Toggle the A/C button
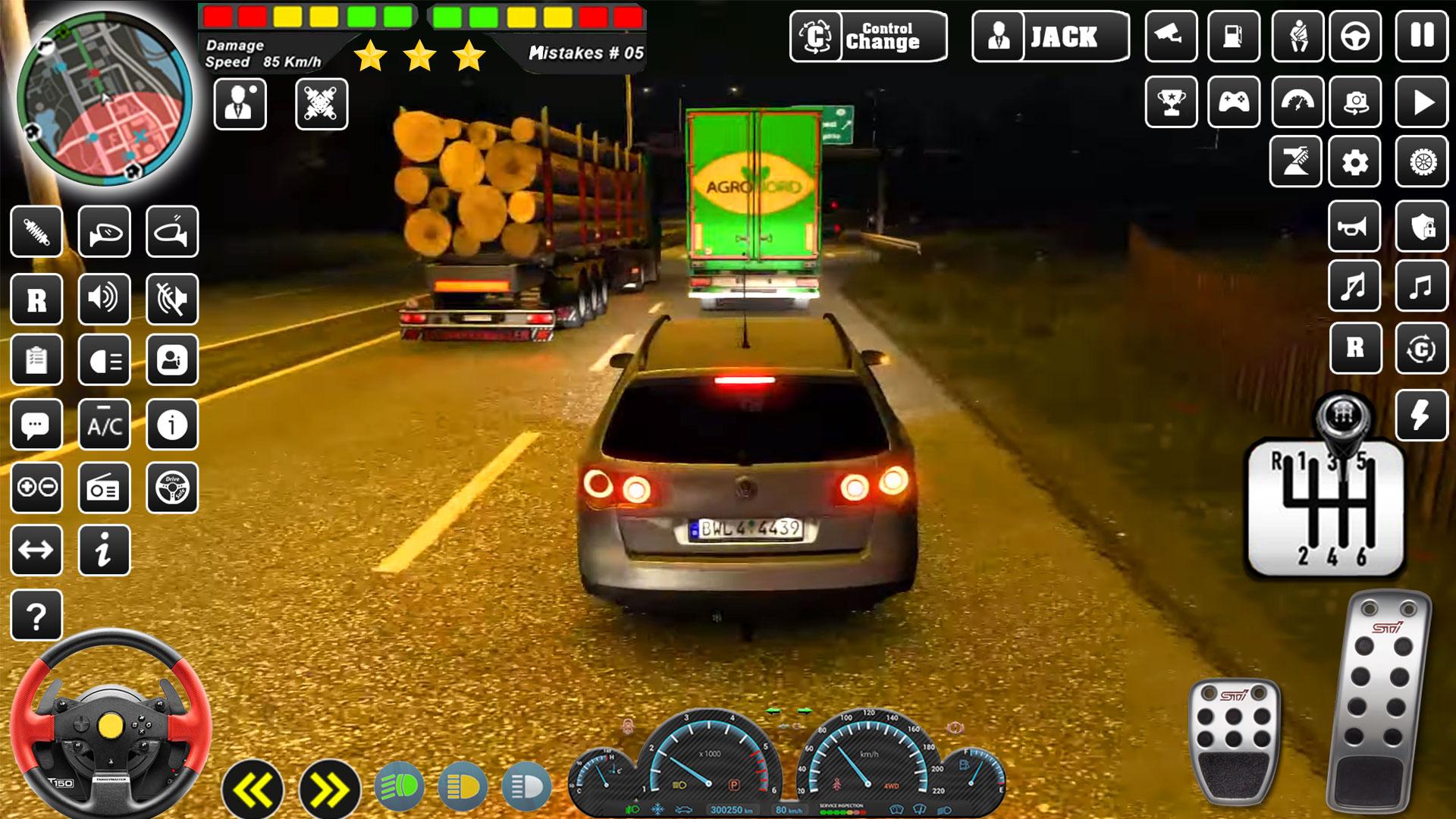Image resolution: width=1456 pixels, height=819 pixels. tap(105, 425)
